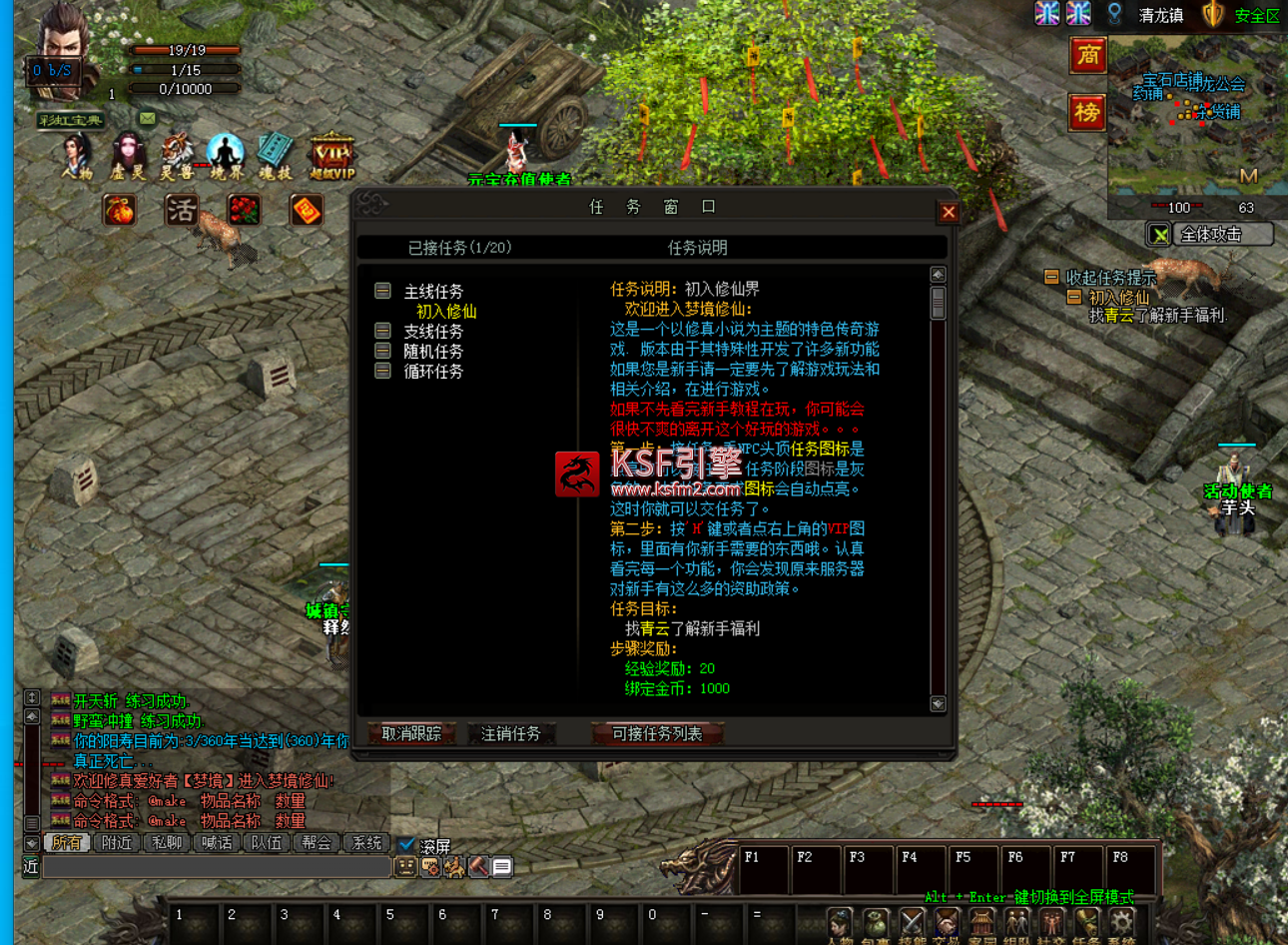Switch chat to the 私聊 private tab
The width and height of the screenshot is (1288, 945).
point(167,842)
